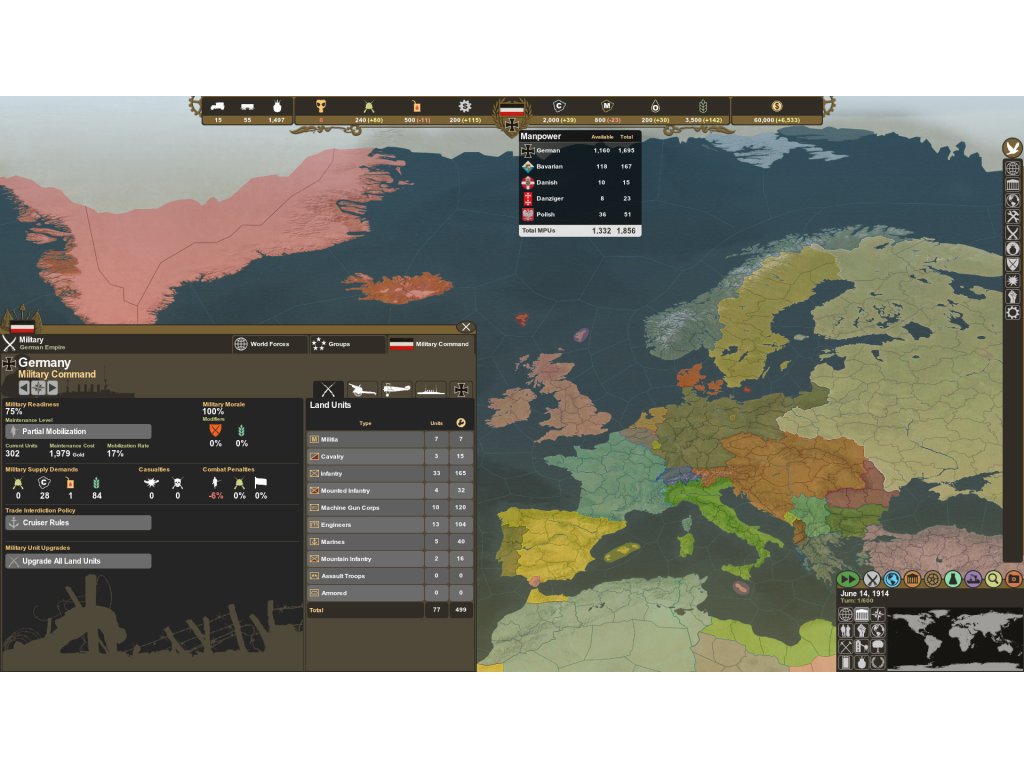The width and height of the screenshot is (1024, 768).
Task: Click the German flag emblem in top bar
Action: click(x=512, y=112)
